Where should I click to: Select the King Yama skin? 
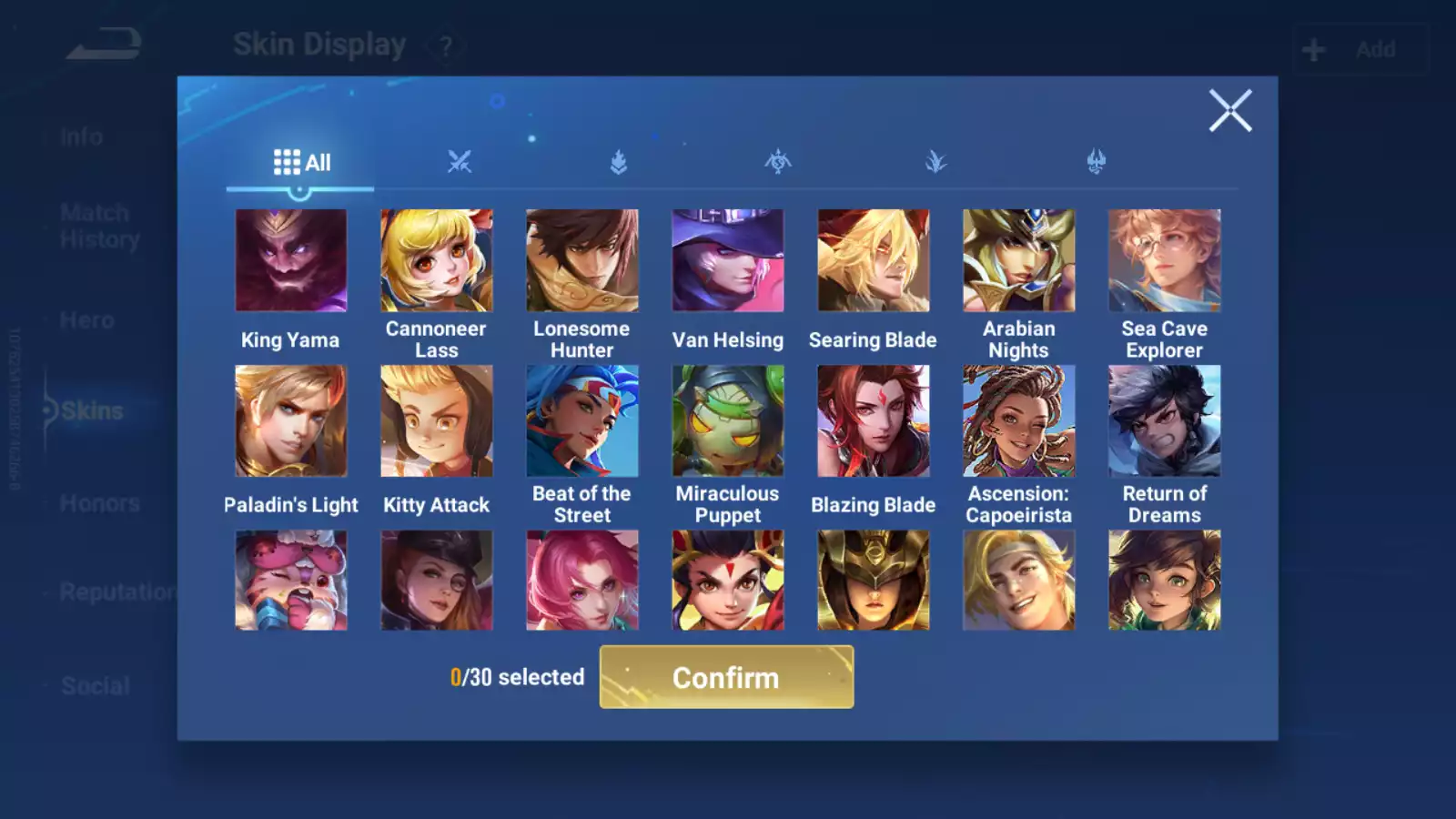pos(291,261)
